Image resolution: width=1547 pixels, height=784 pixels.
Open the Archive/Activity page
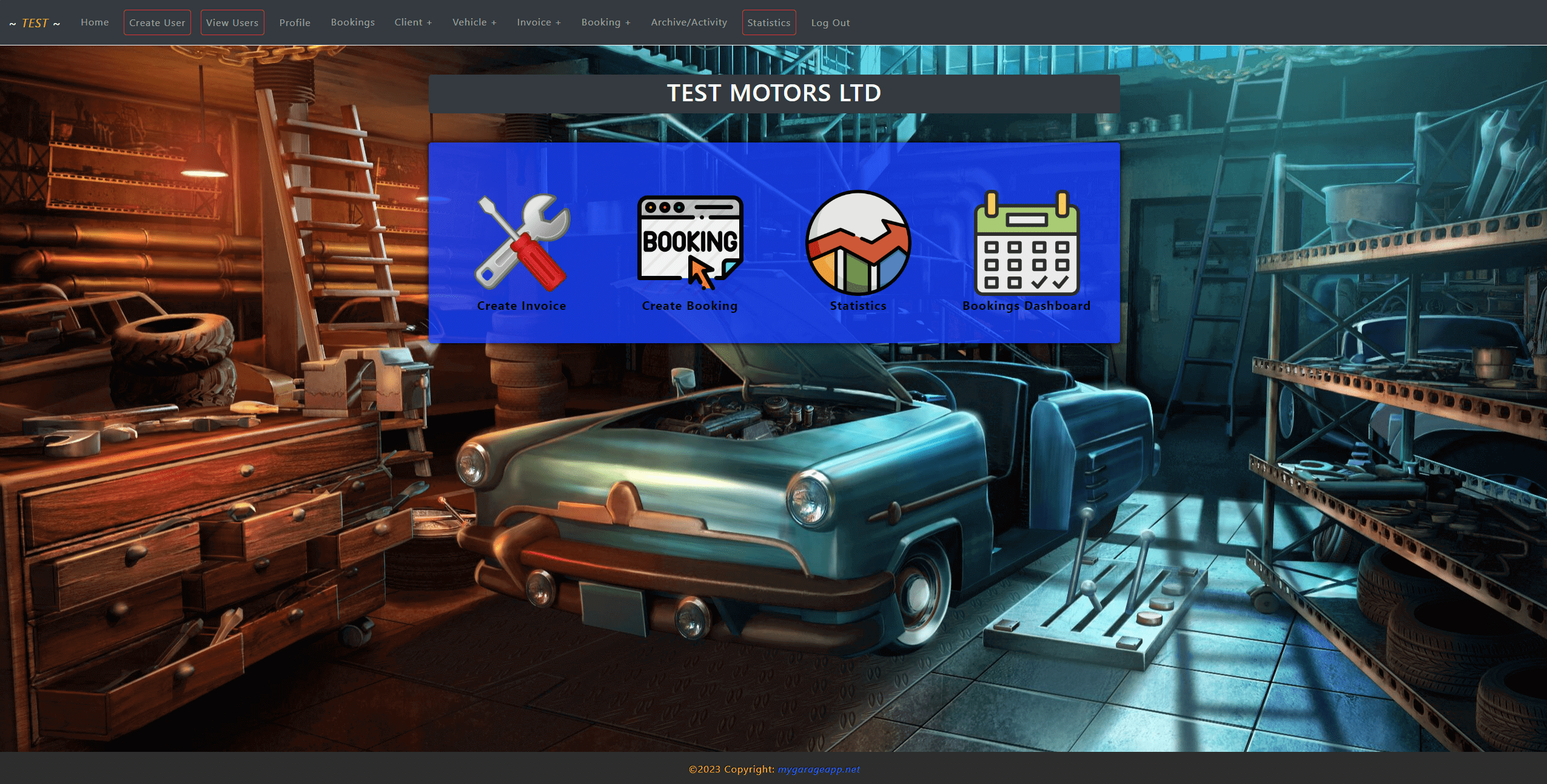tap(689, 22)
